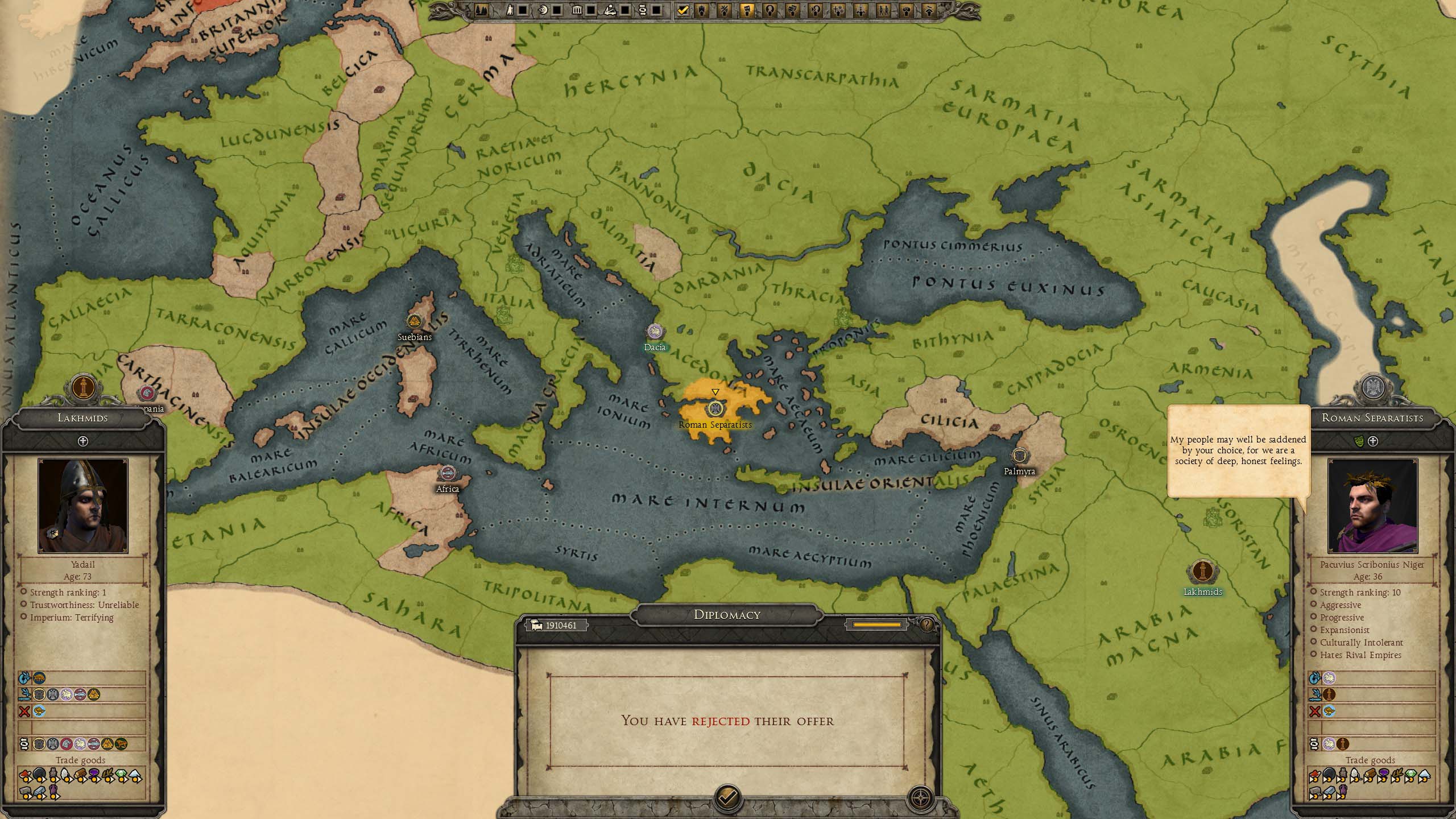Click the green masks icon under Roman Separatists title
Viewport: 1456px width, 819px height.
click(x=1360, y=441)
